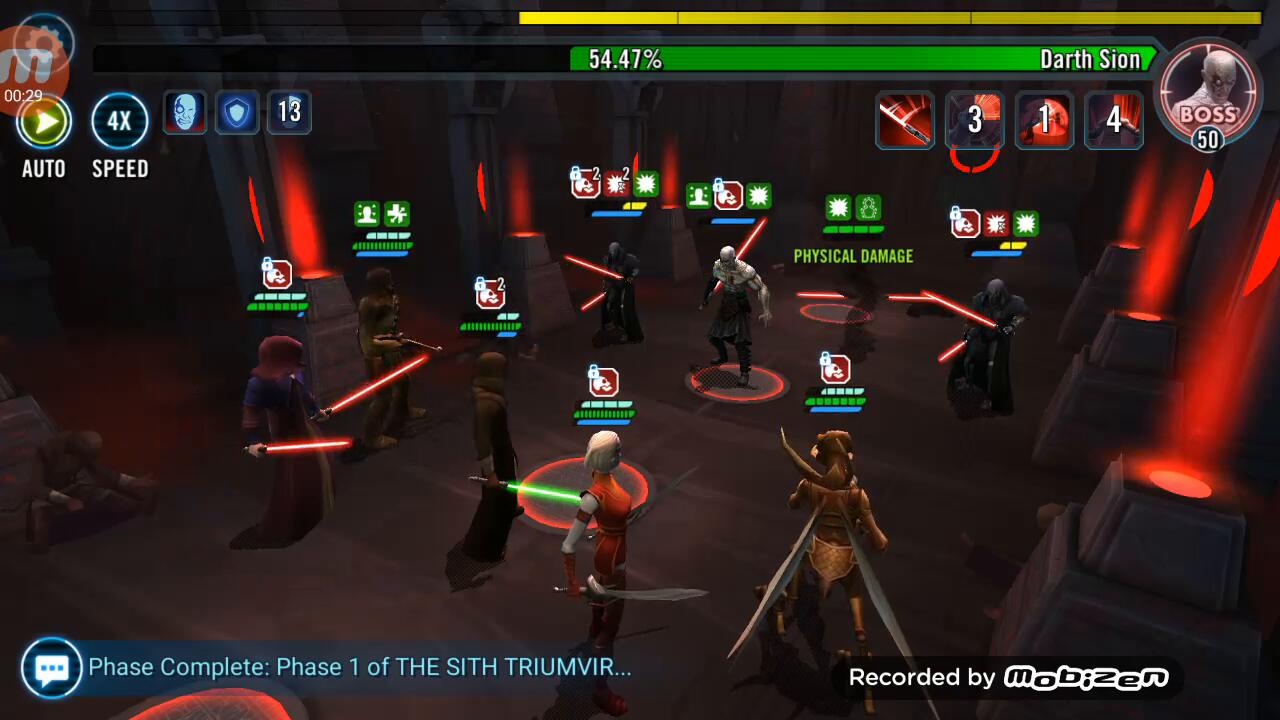Viewport: 1280px width, 720px height.
Task: Open the gear settings button
Action: coord(46,40)
